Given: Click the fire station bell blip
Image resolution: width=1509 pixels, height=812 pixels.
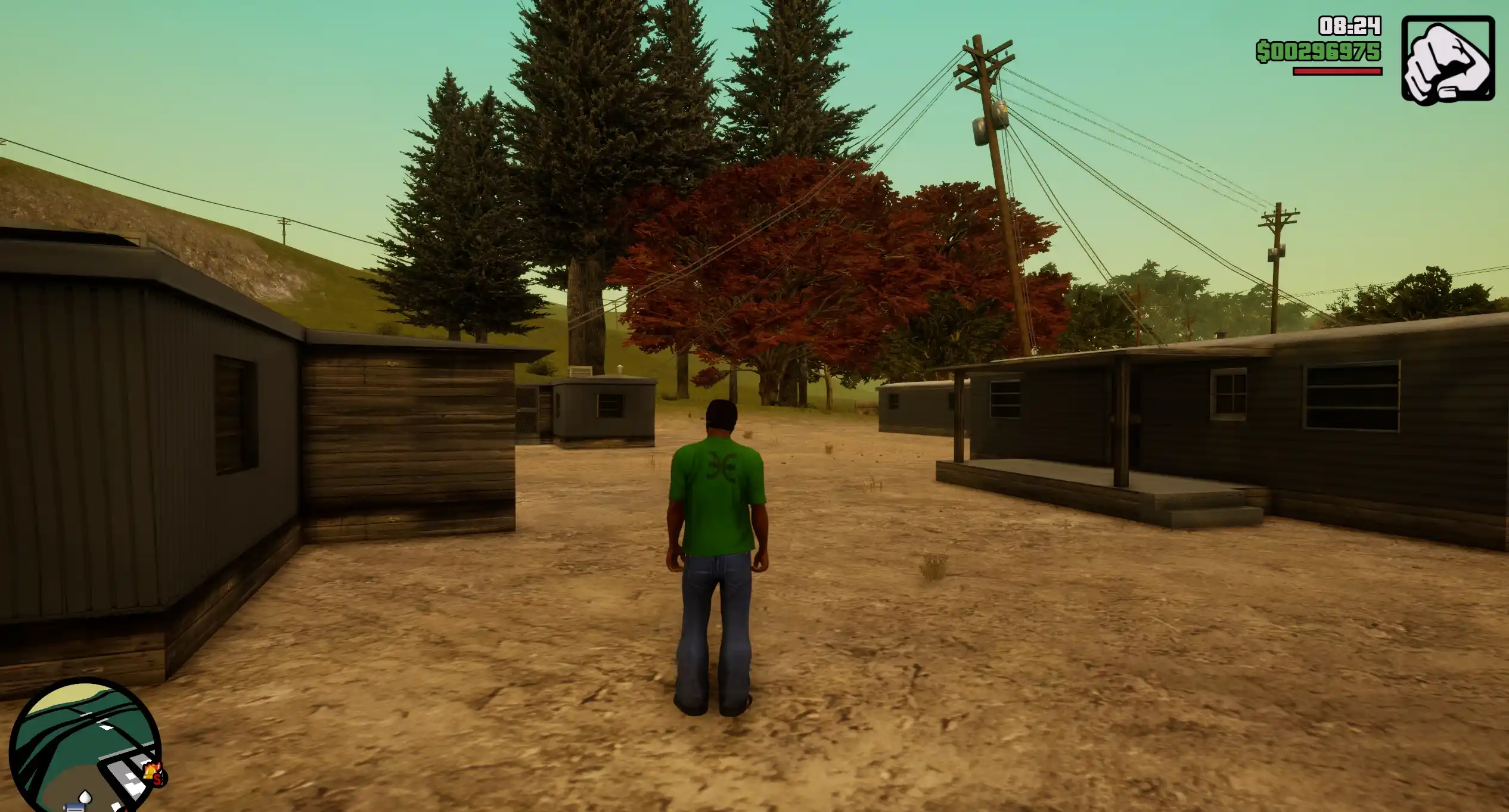Looking at the screenshot, I should point(151,770).
